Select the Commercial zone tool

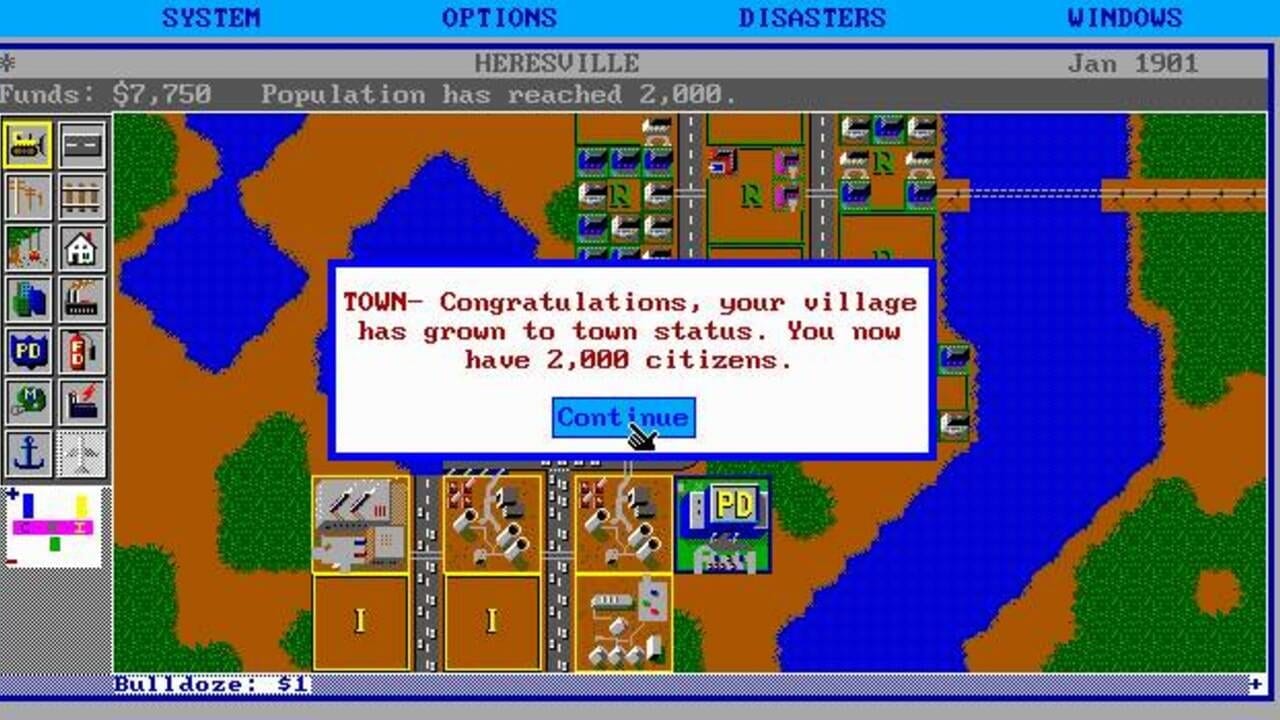(x=28, y=299)
